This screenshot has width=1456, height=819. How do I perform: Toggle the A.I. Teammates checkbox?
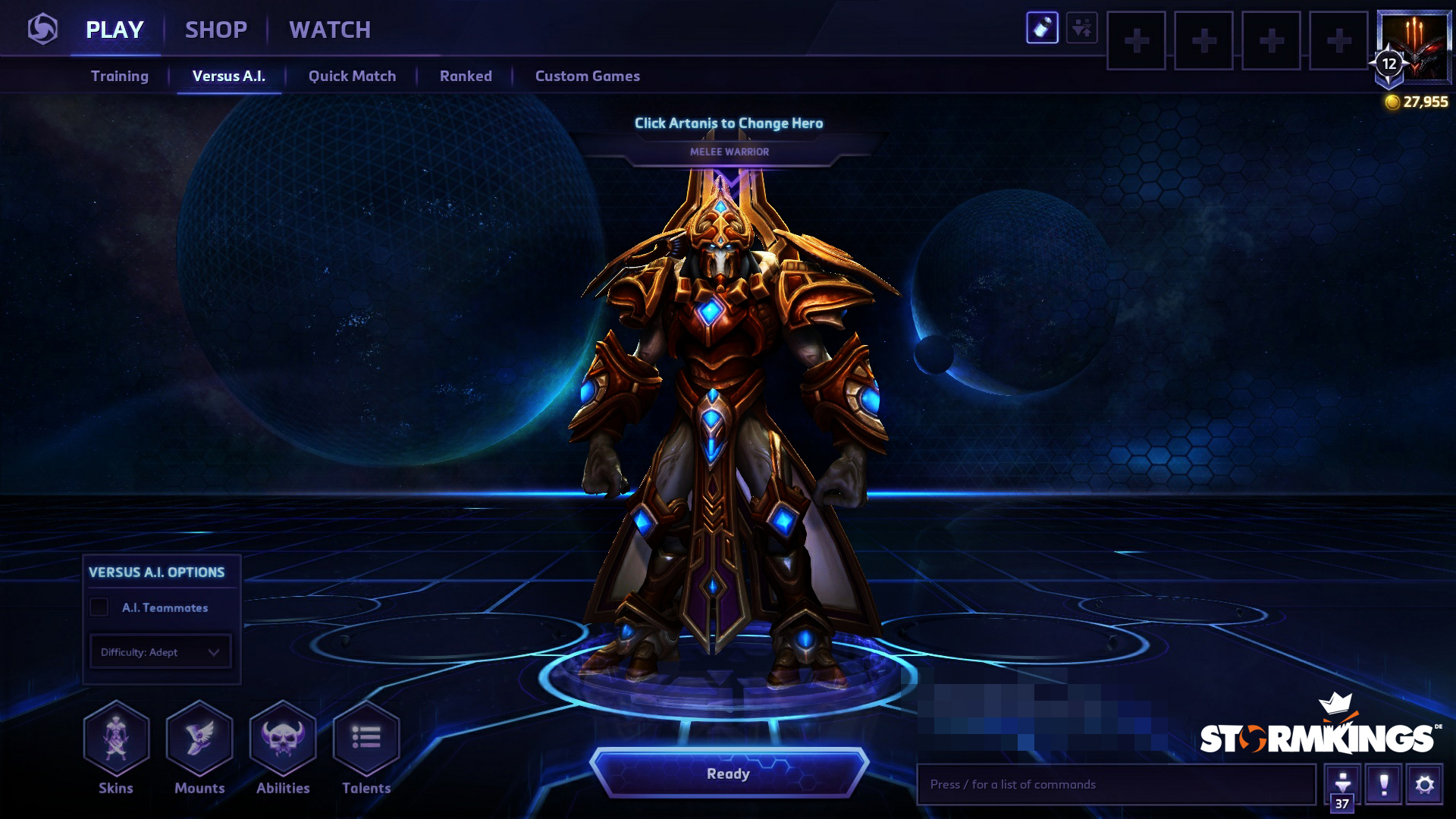click(x=99, y=607)
